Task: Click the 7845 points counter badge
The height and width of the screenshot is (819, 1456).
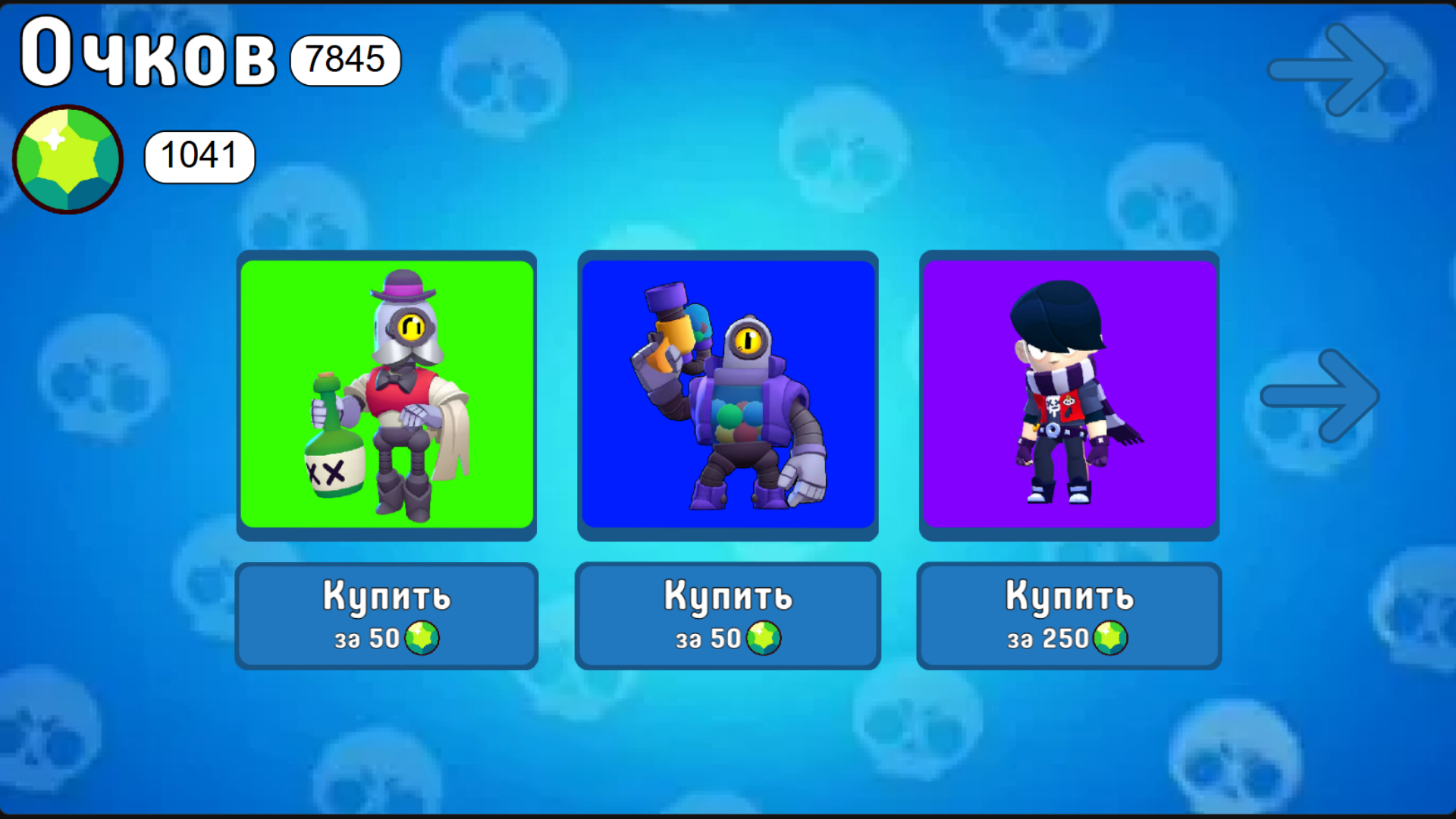Action: pyautogui.click(x=344, y=61)
